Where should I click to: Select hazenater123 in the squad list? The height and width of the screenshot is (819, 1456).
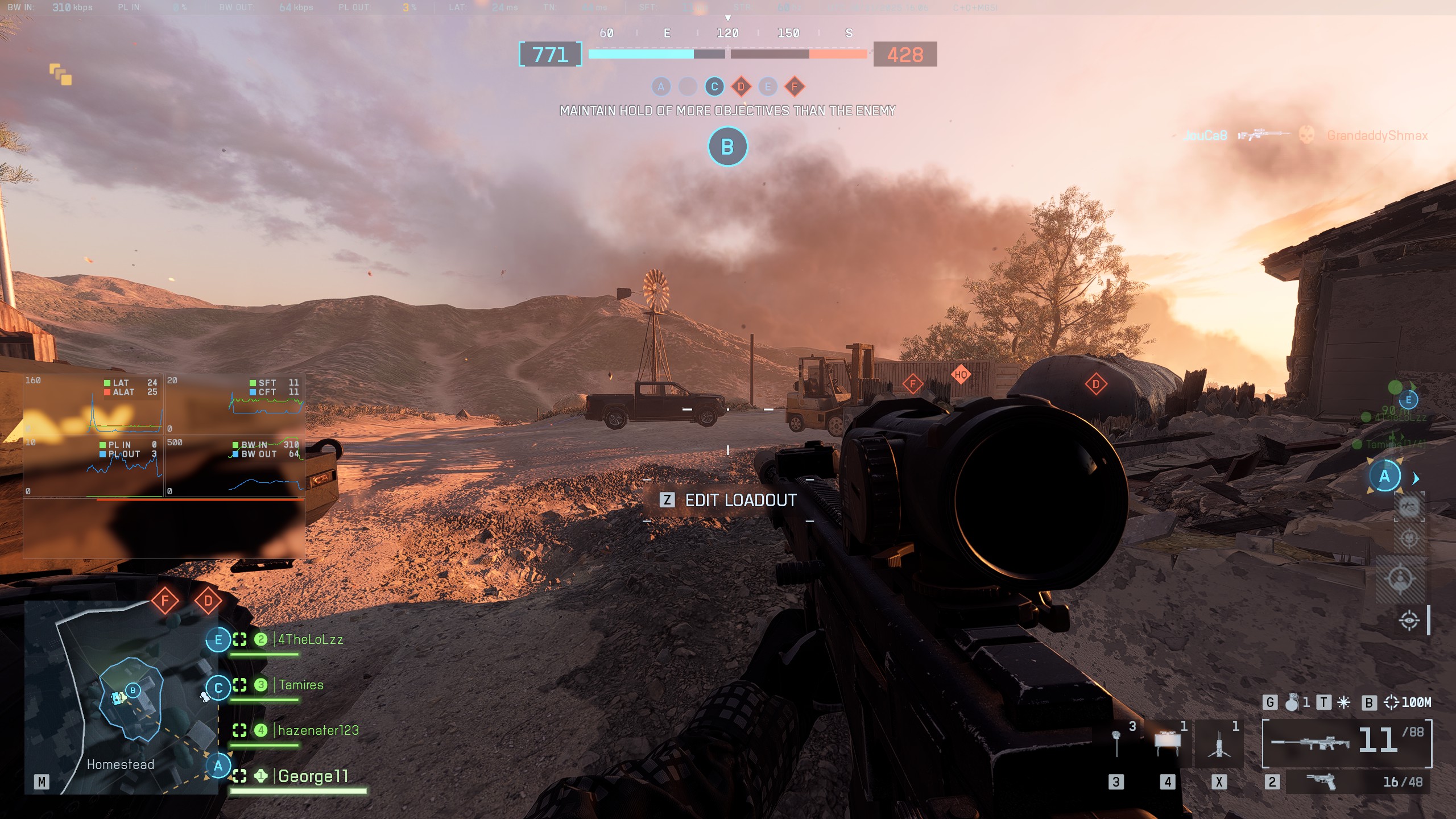(318, 730)
